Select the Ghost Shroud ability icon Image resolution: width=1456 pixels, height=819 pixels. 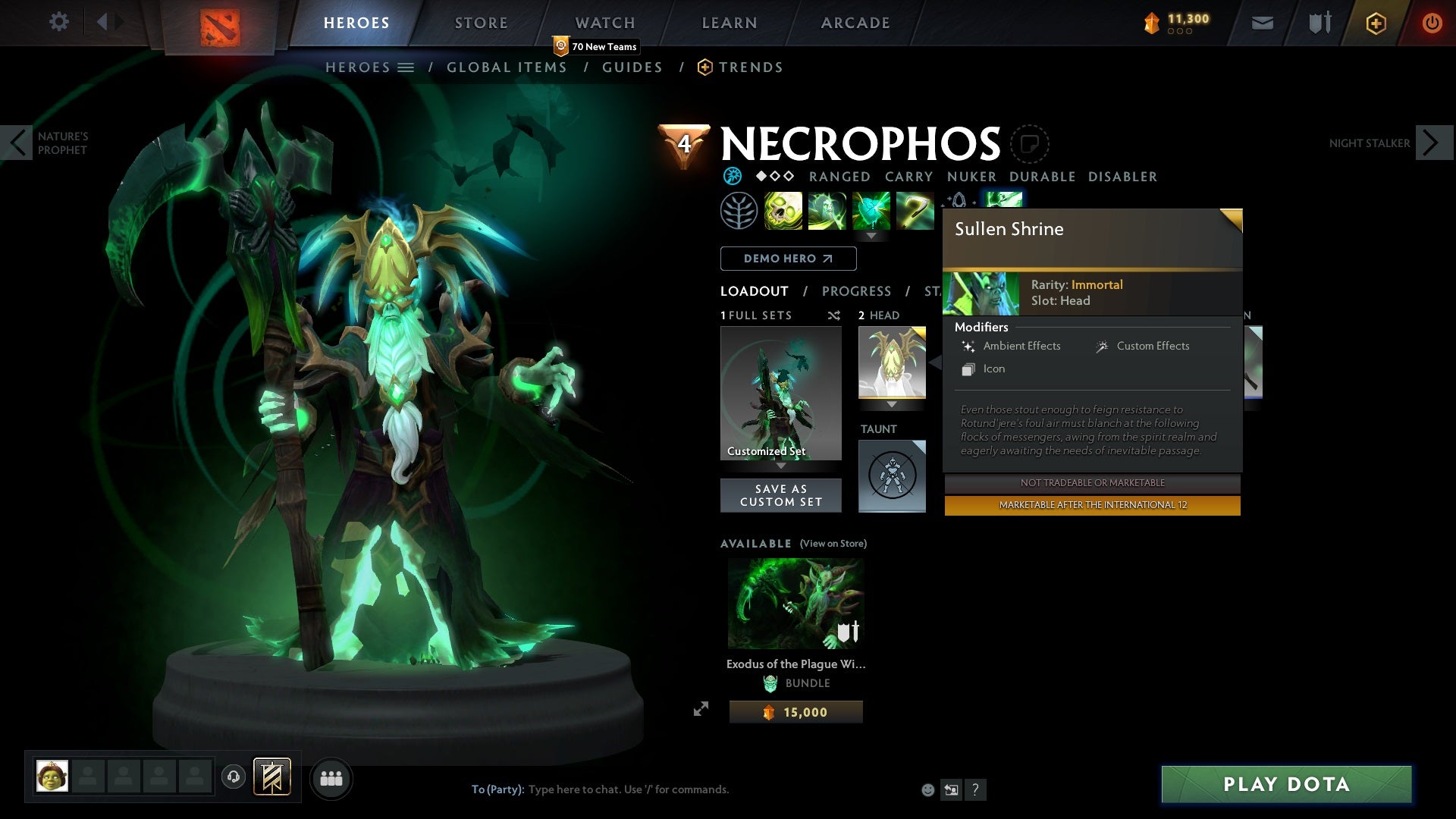[827, 210]
